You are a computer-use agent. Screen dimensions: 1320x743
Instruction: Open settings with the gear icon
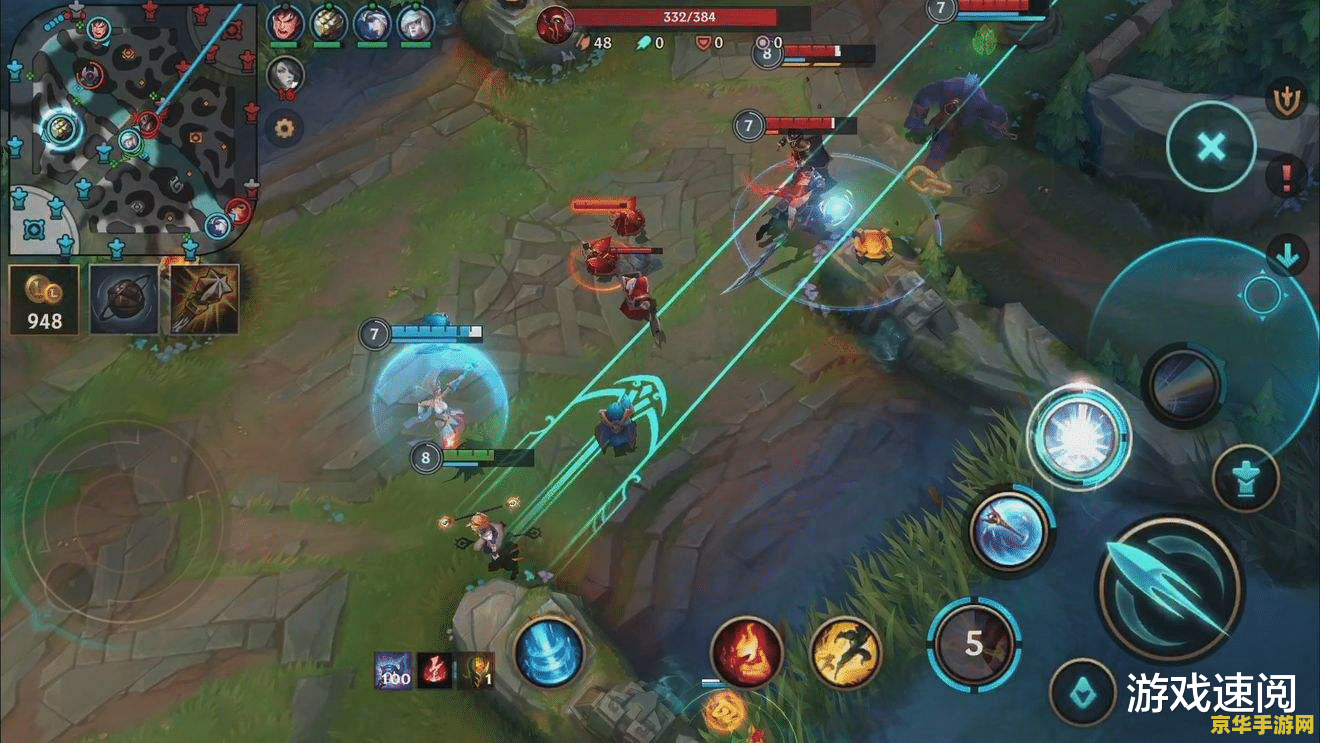tap(285, 128)
